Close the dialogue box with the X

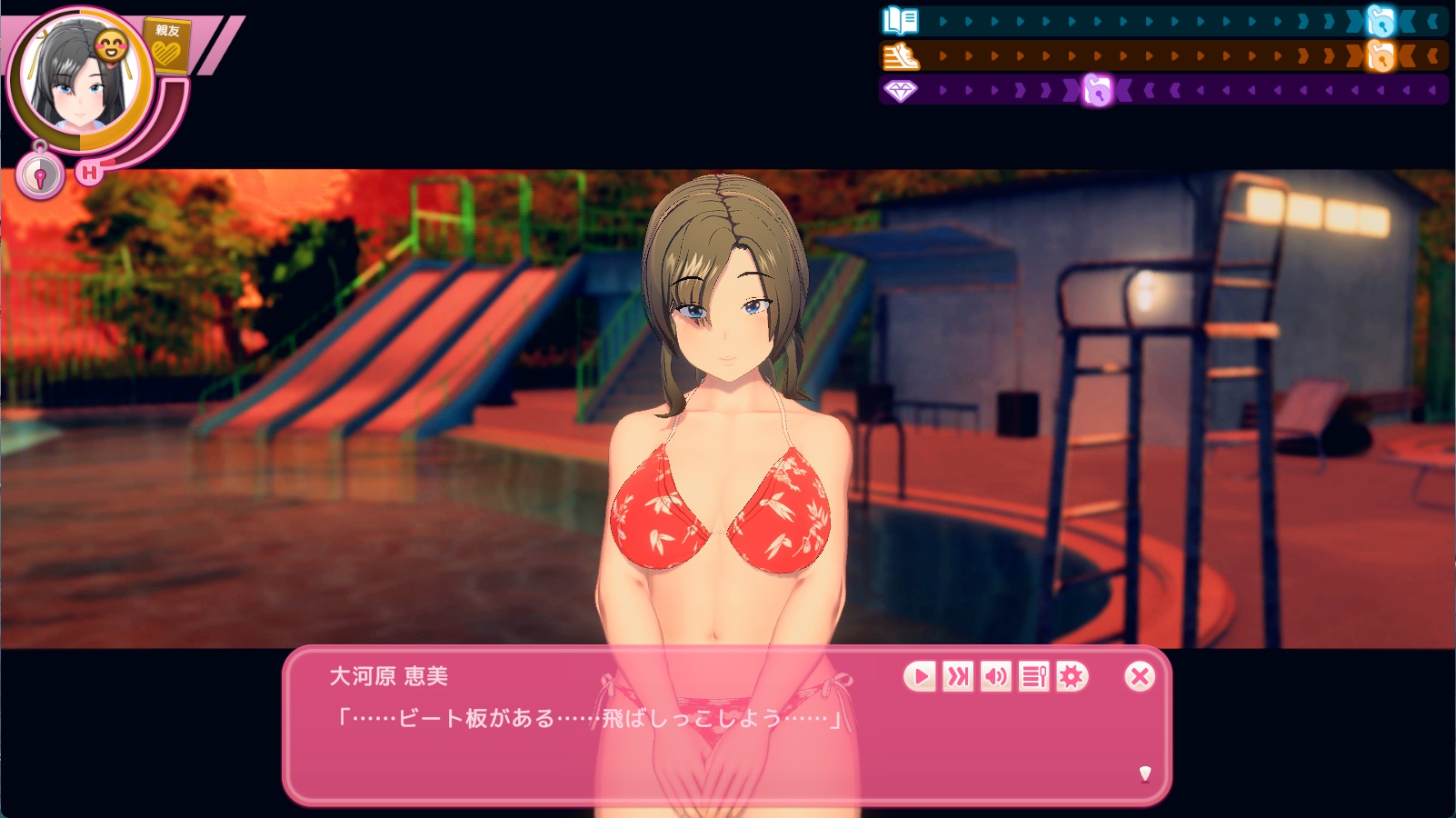click(x=1139, y=676)
